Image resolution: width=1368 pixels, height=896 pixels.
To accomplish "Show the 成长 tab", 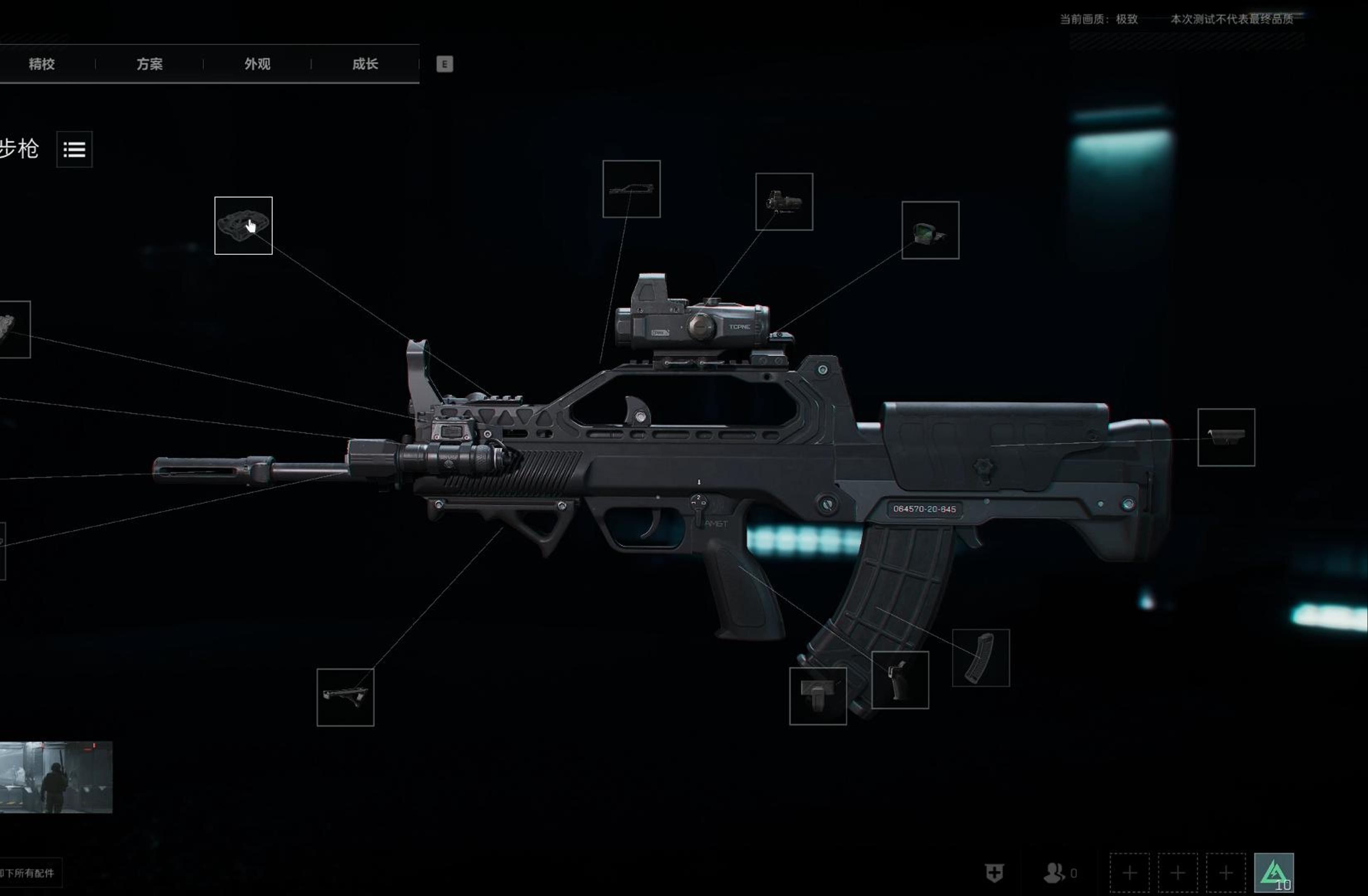I will (x=365, y=64).
